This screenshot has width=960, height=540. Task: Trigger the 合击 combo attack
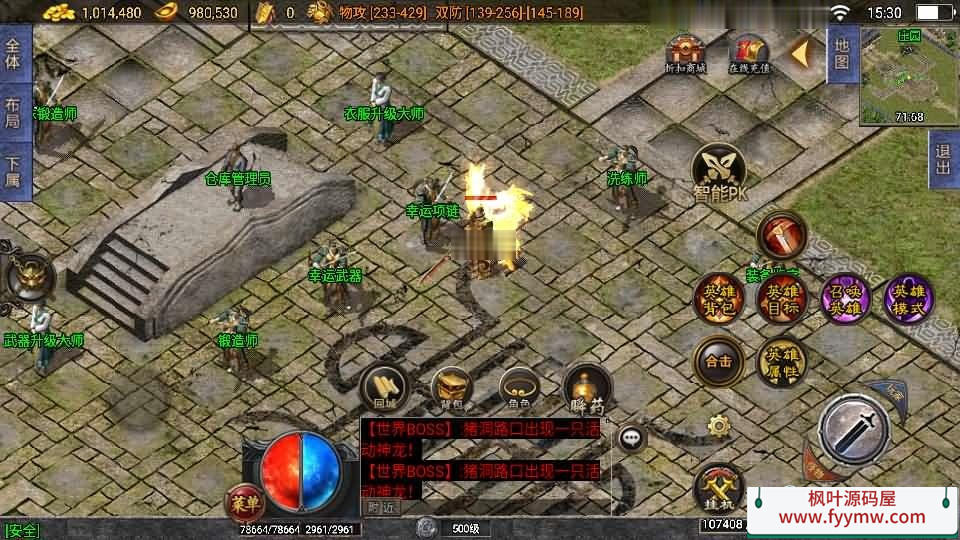click(719, 361)
